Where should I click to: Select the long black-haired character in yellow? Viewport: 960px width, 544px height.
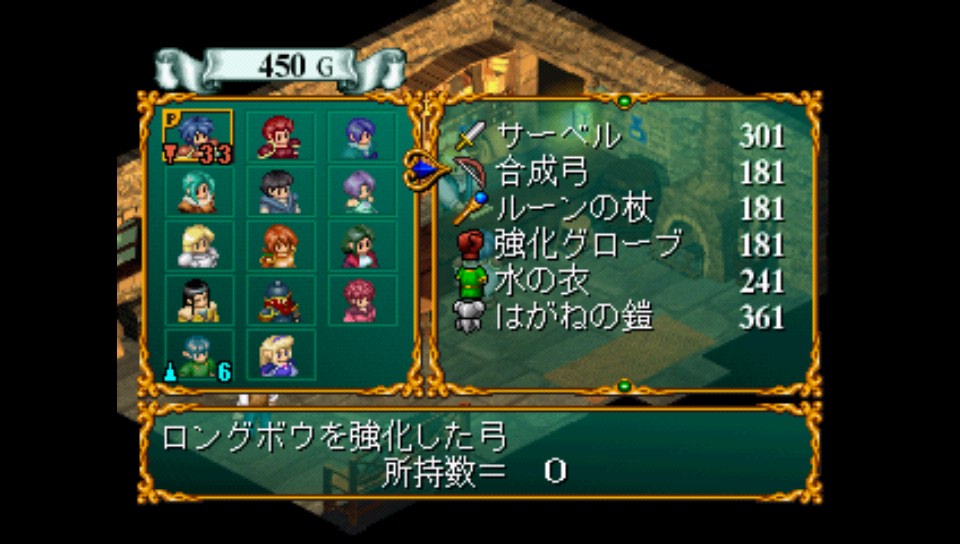[196, 300]
